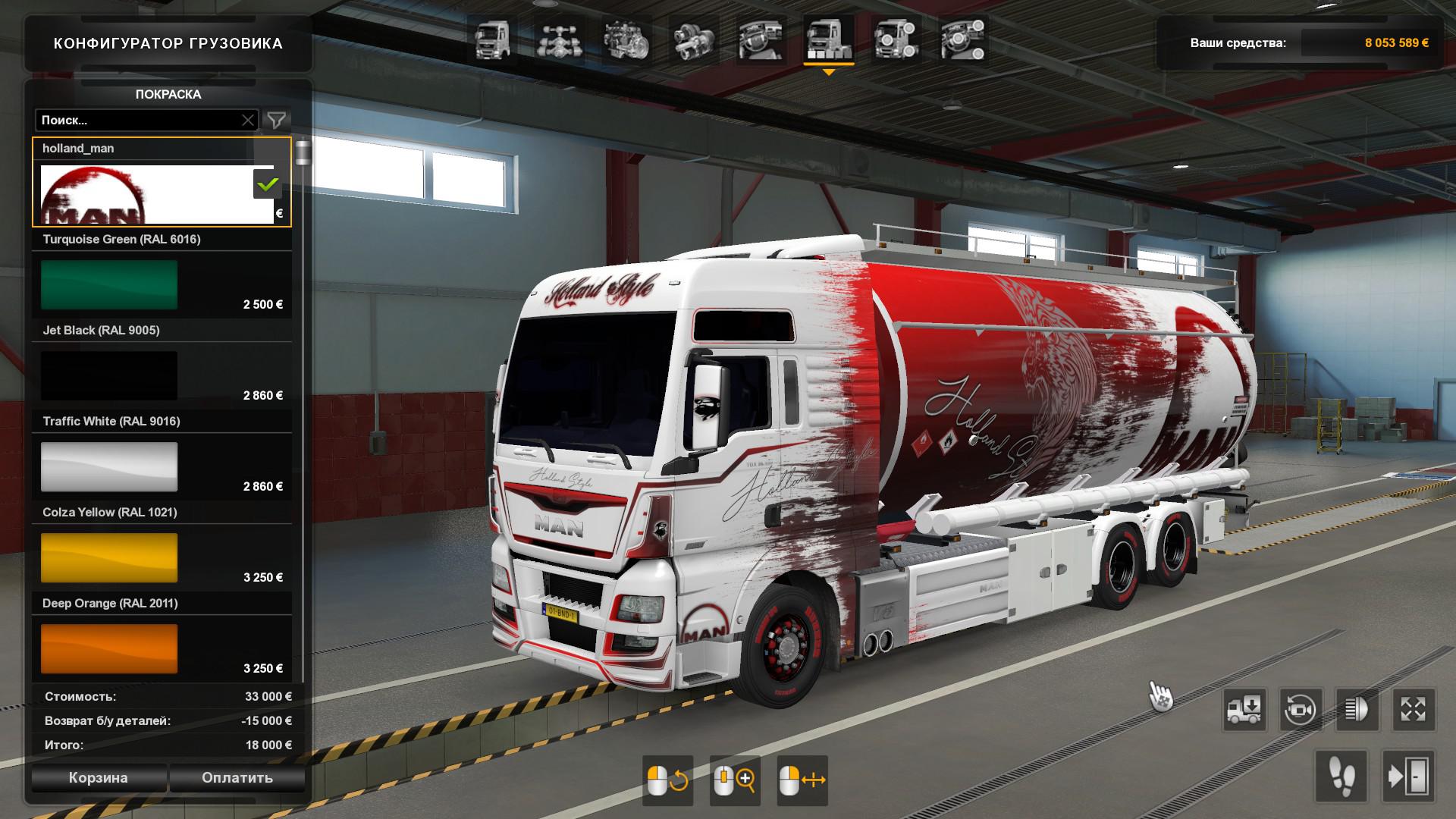The width and height of the screenshot is (1456, 819).
Task: Open the engine category tab
Action: tap(626, 40)
